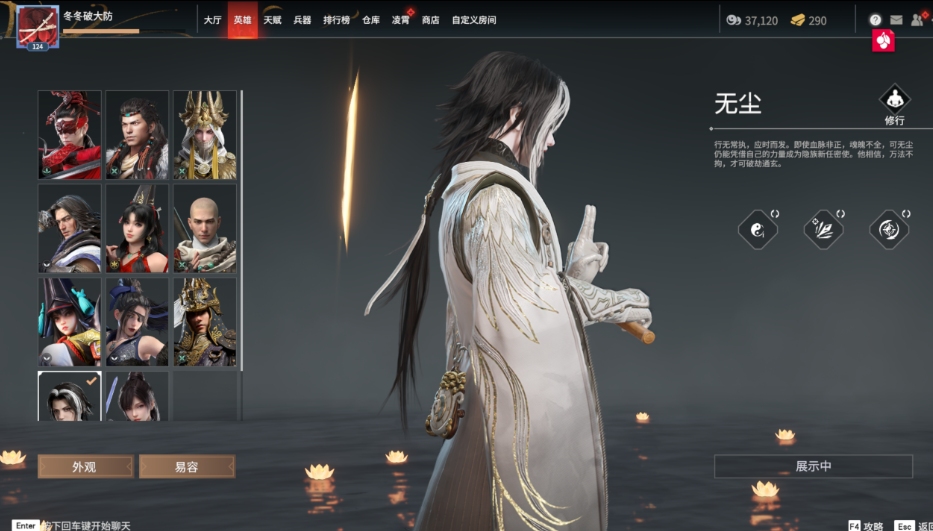Switch to the 天赋 talents tab
The width and height of the screenshot is (933, 531).
[272, 20]
